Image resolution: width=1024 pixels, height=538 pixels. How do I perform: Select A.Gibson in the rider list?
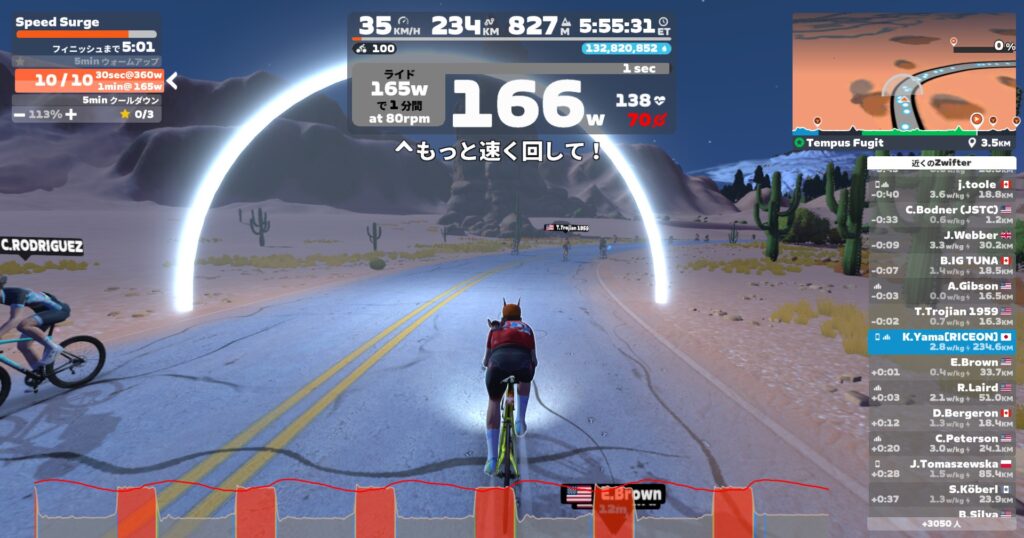[942, 290]
